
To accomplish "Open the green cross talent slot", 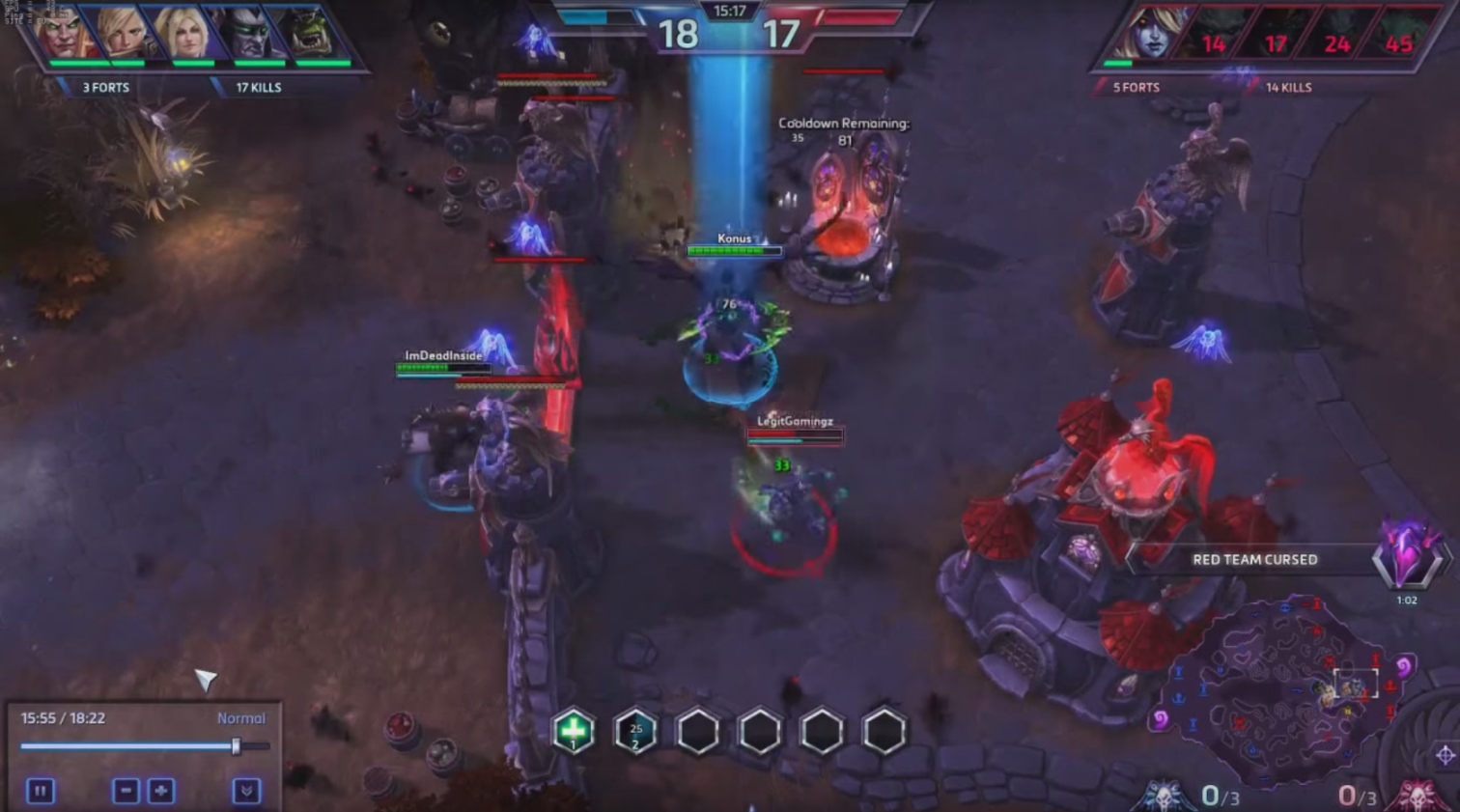I will pos(574,732).
